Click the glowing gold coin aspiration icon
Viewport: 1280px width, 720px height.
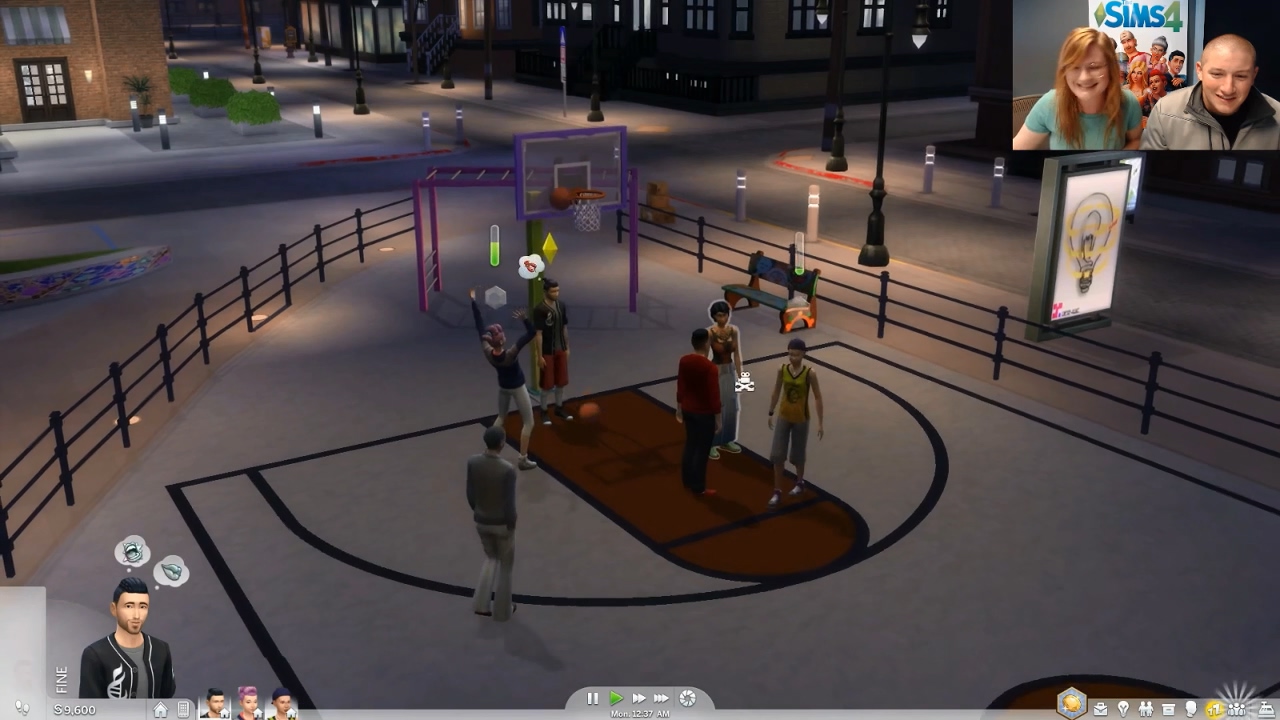[1070, 703]
